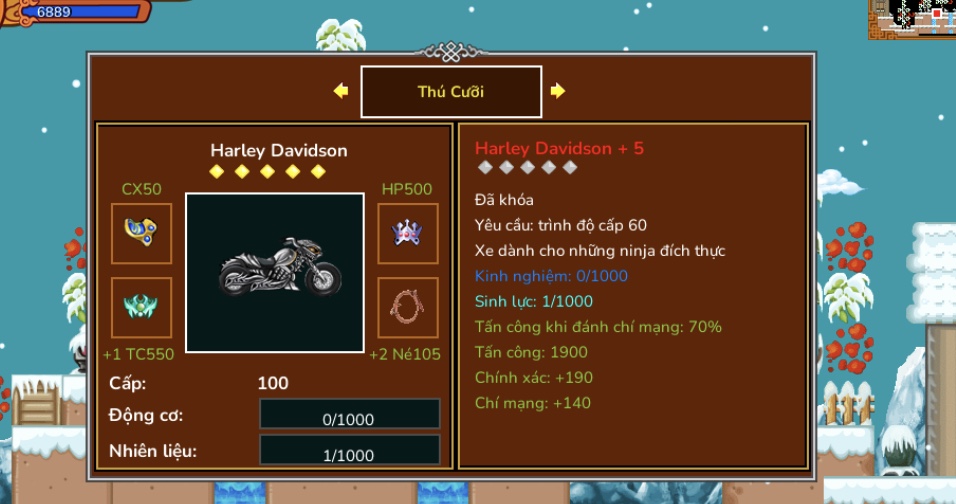Go to the next panel with right arrow
956x504 pixels.
click(x=558, y=91)
